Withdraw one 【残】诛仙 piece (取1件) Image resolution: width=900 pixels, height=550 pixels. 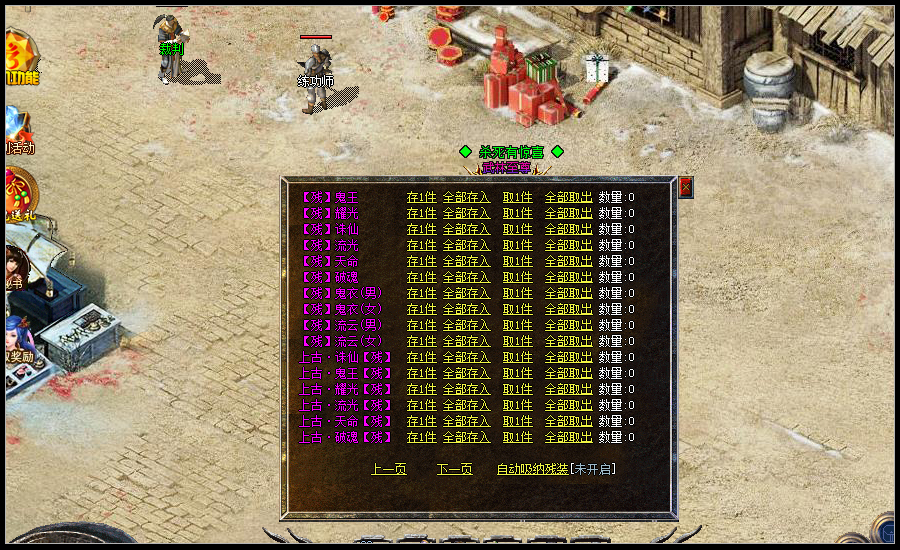point(517,229)
